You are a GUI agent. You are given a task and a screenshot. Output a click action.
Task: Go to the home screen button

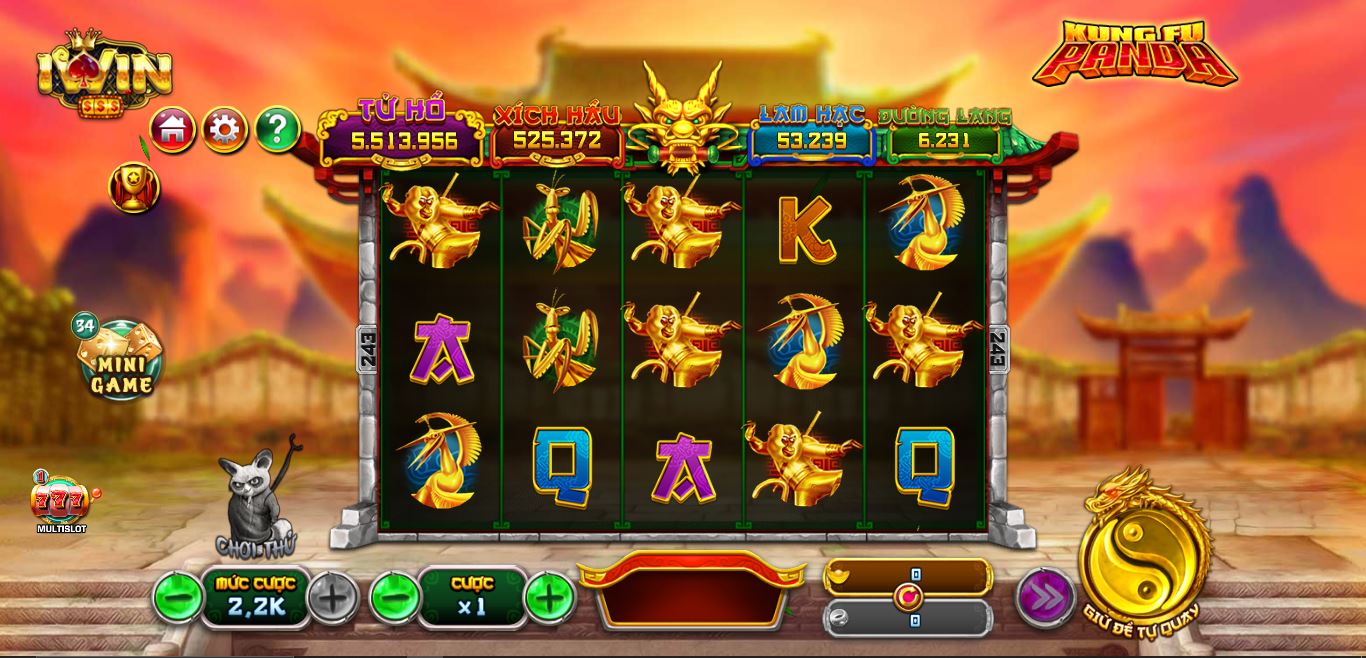(x=173, y=129)
